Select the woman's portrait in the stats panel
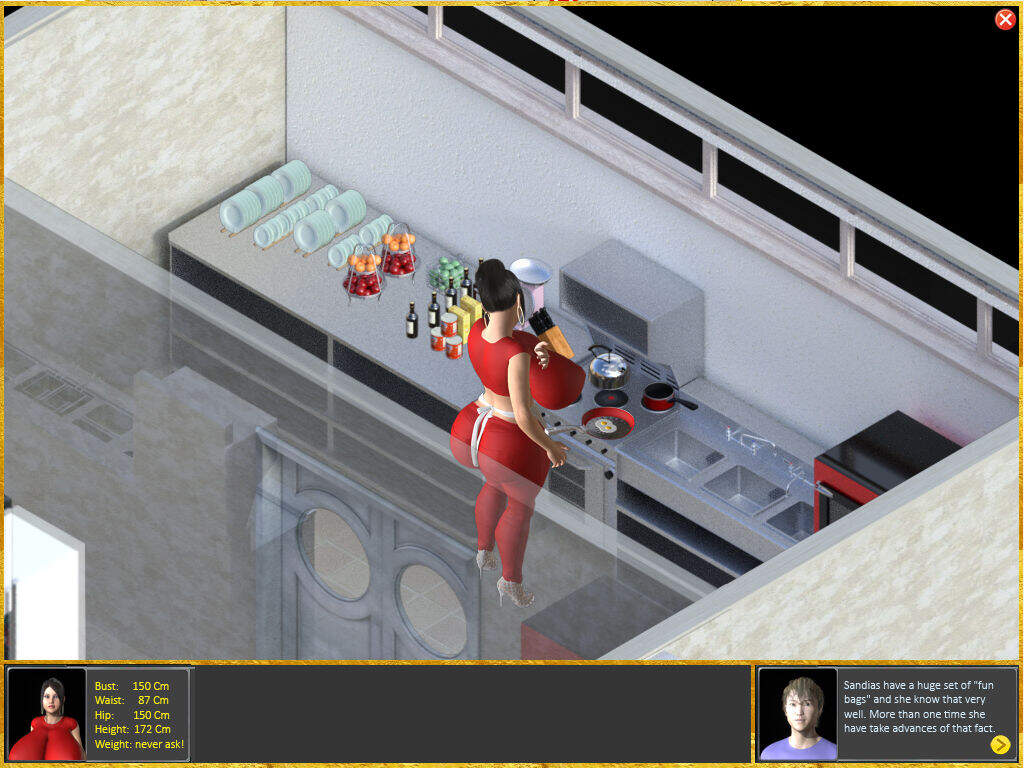This screenshot has height=768, width=1024. point(47,714)
